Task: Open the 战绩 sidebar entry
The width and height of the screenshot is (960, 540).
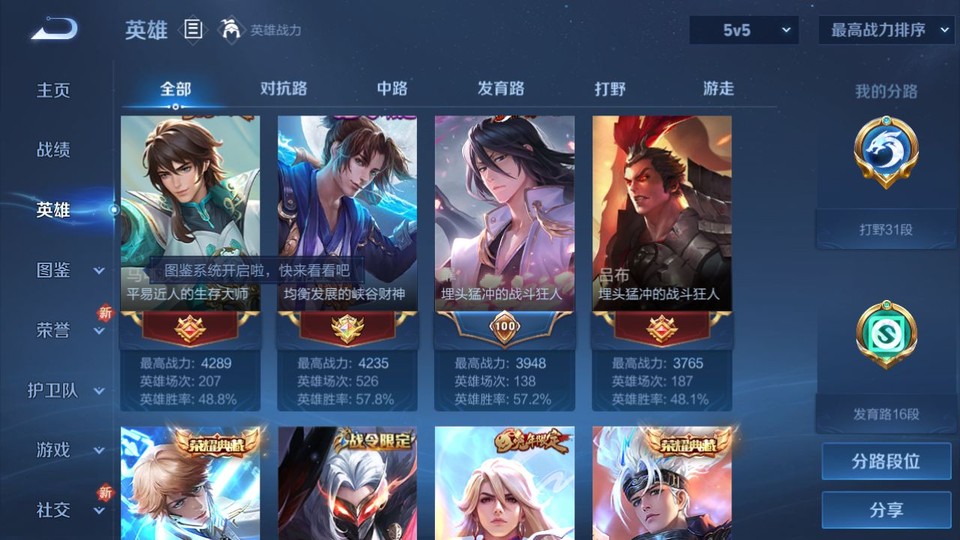Action: pos(54,150)
